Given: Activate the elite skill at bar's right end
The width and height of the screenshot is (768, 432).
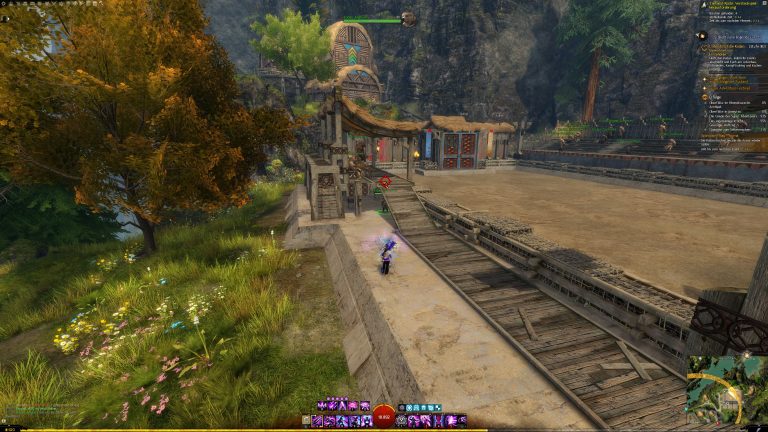Looking at the screenshot, I should [462, 421].
